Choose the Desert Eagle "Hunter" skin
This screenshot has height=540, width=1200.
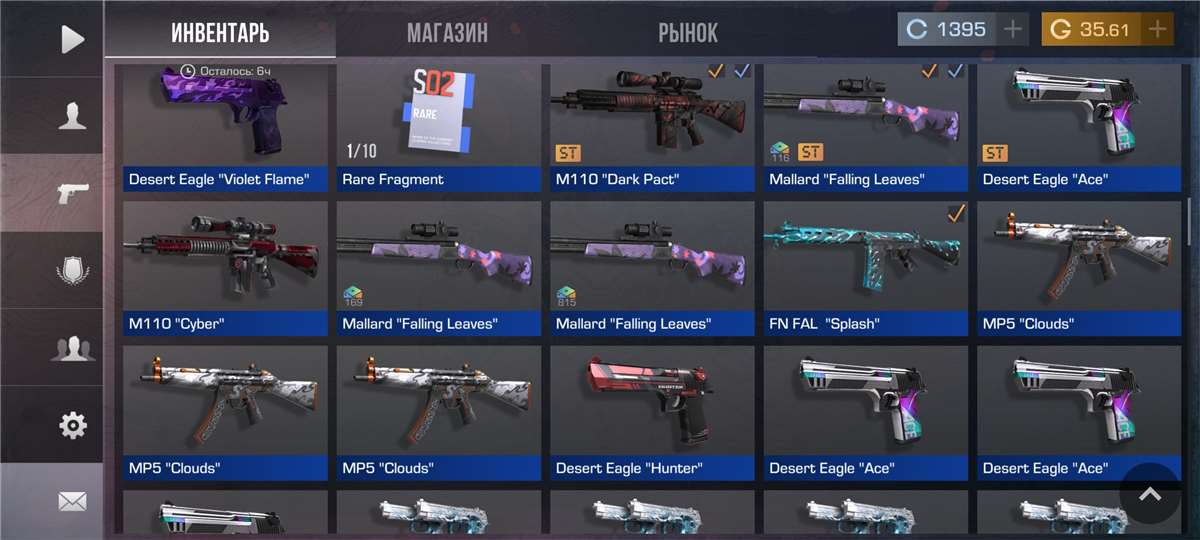coord(652,412)
